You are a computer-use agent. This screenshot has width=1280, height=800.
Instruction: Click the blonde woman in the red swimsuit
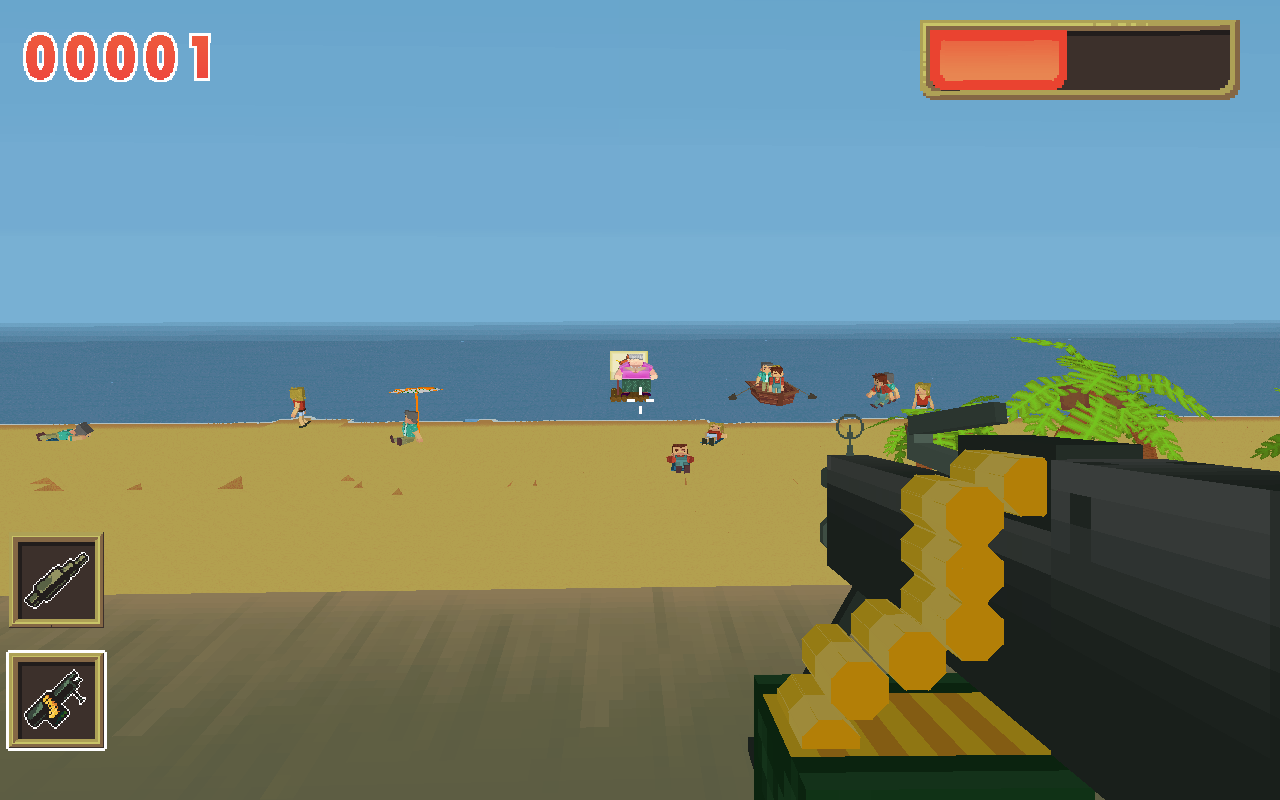point(922,393)
